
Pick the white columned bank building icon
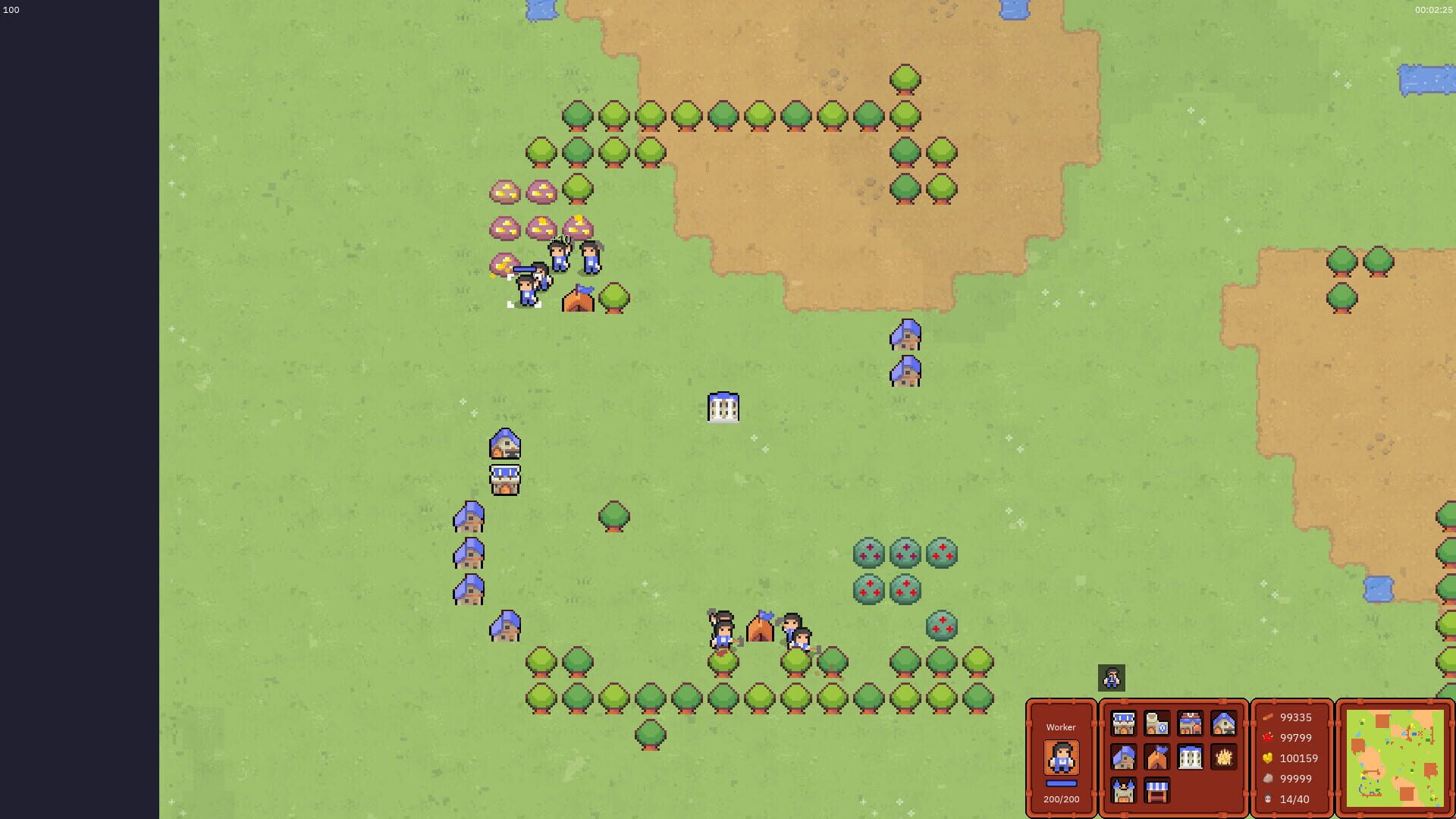click(x=1189, y=757)
